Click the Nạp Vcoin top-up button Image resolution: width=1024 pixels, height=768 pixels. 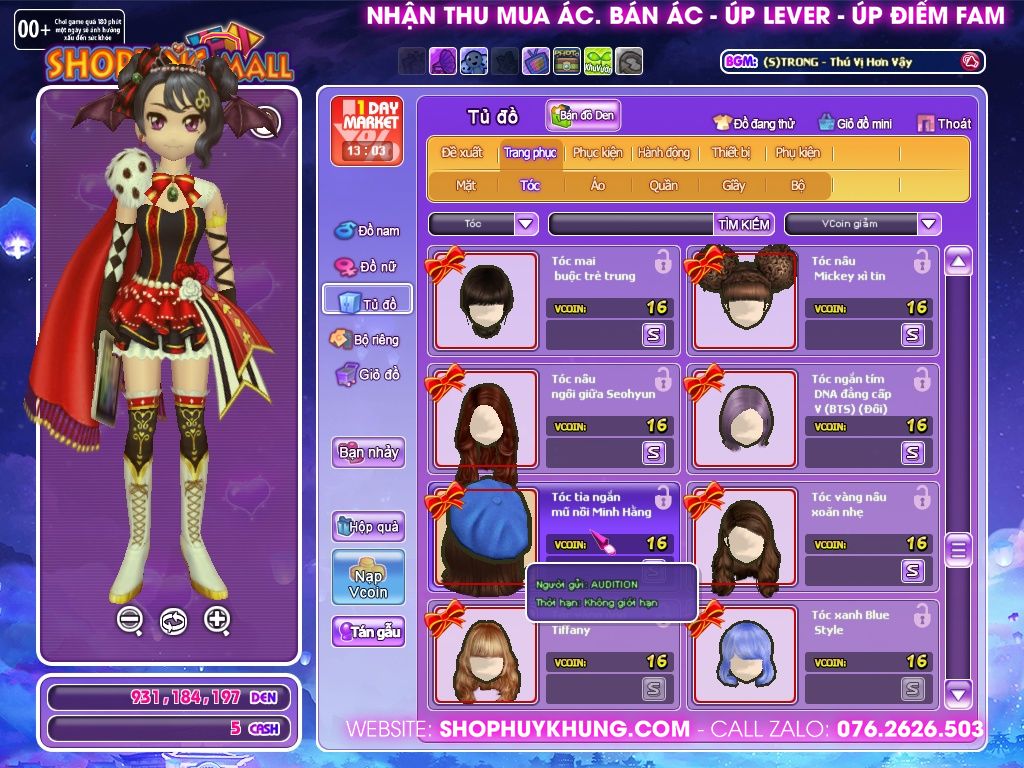(368, 577)
